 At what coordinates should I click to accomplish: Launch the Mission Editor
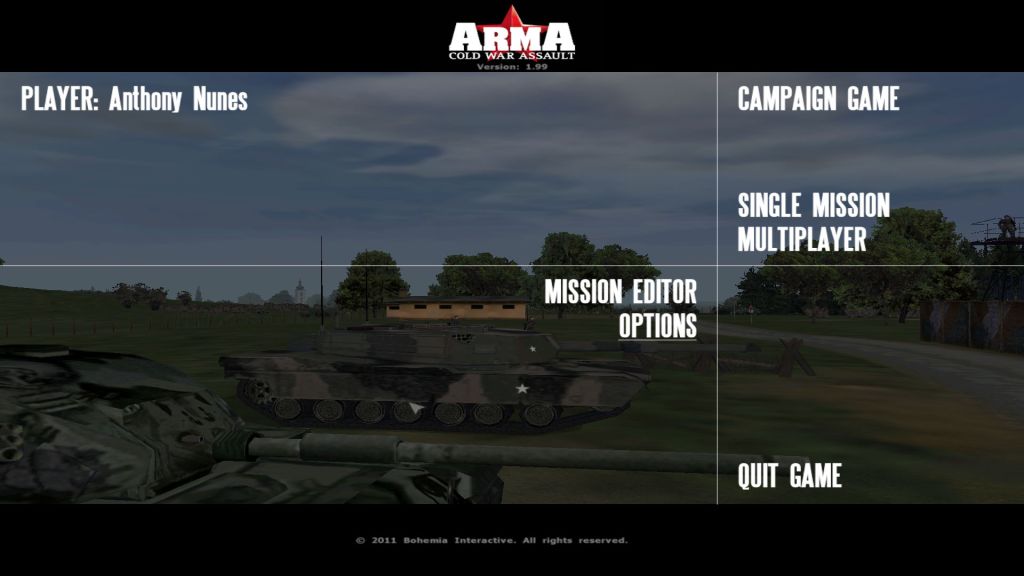(x=620, y=292)
